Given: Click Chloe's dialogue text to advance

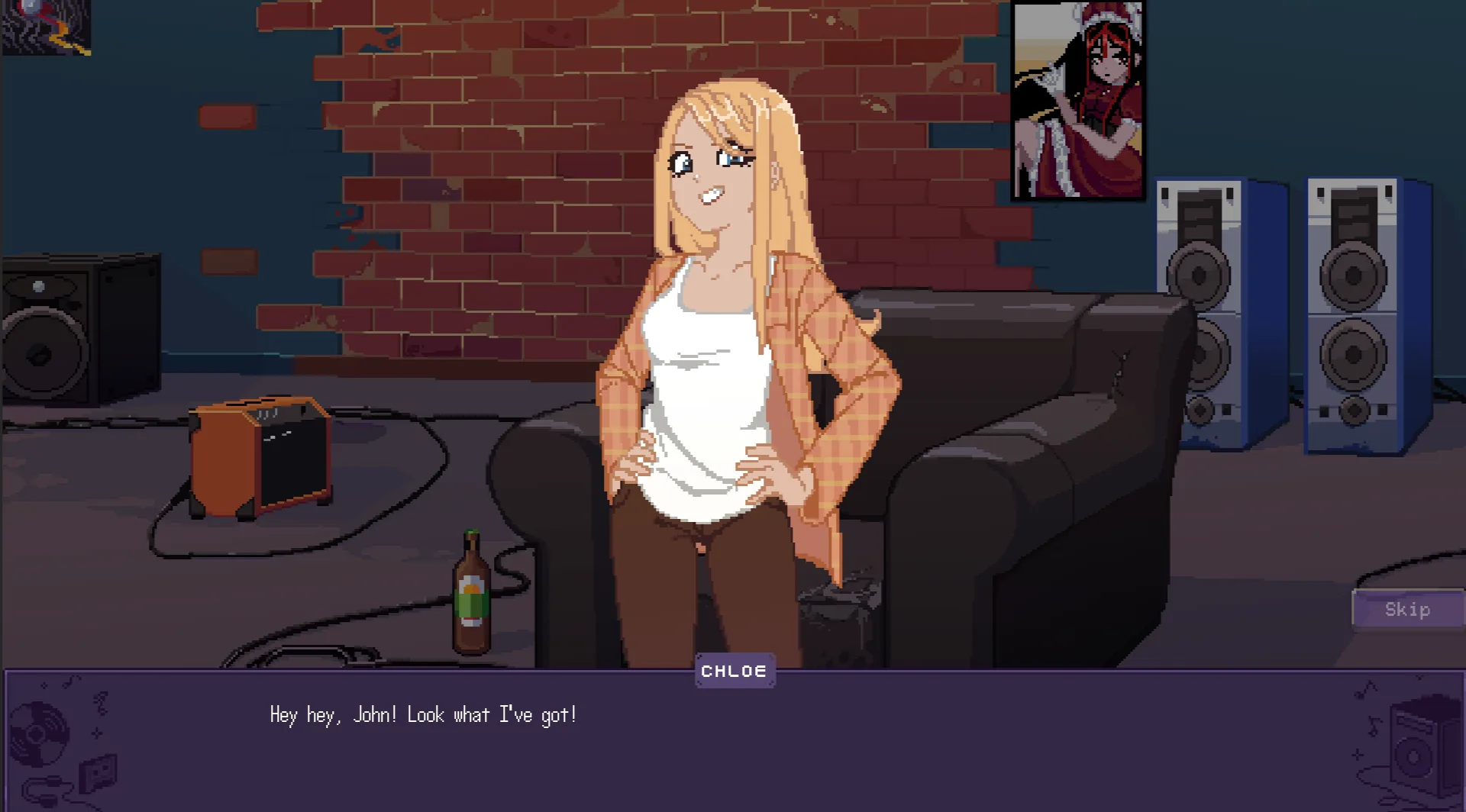Looking at the screenshot, I should (x=423, y=714).
